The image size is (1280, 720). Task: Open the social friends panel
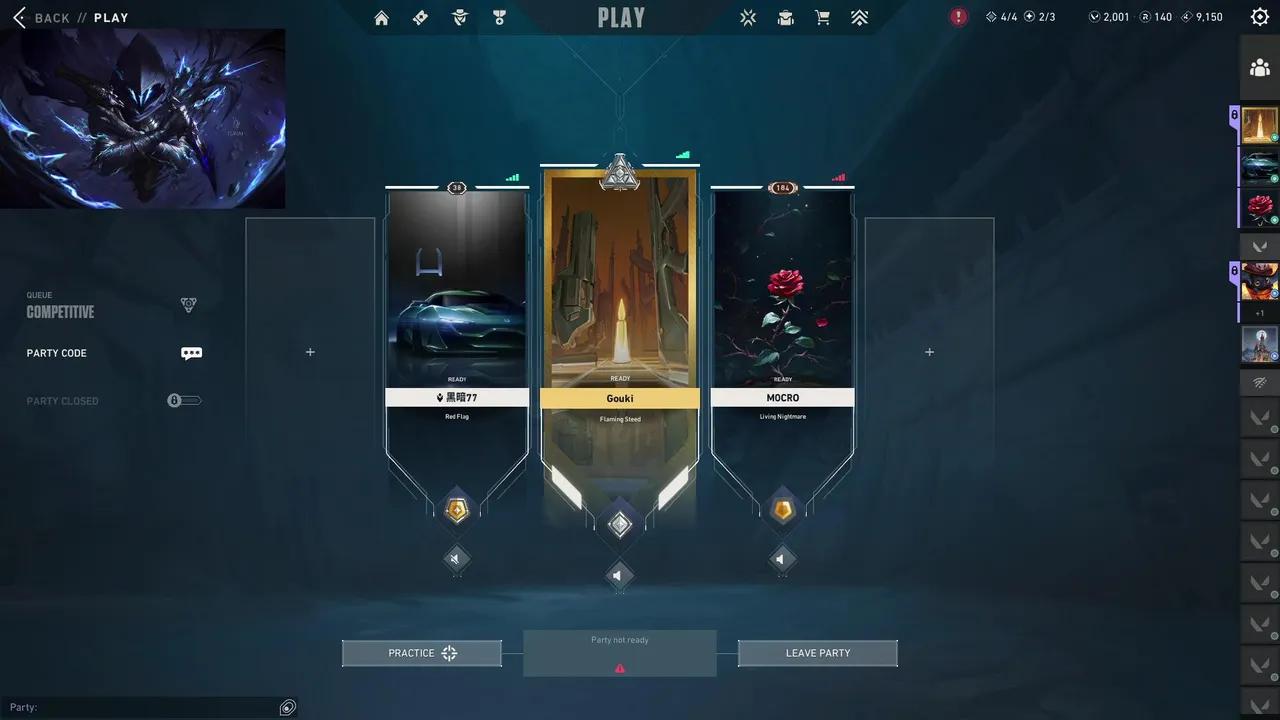(1259, 67)
